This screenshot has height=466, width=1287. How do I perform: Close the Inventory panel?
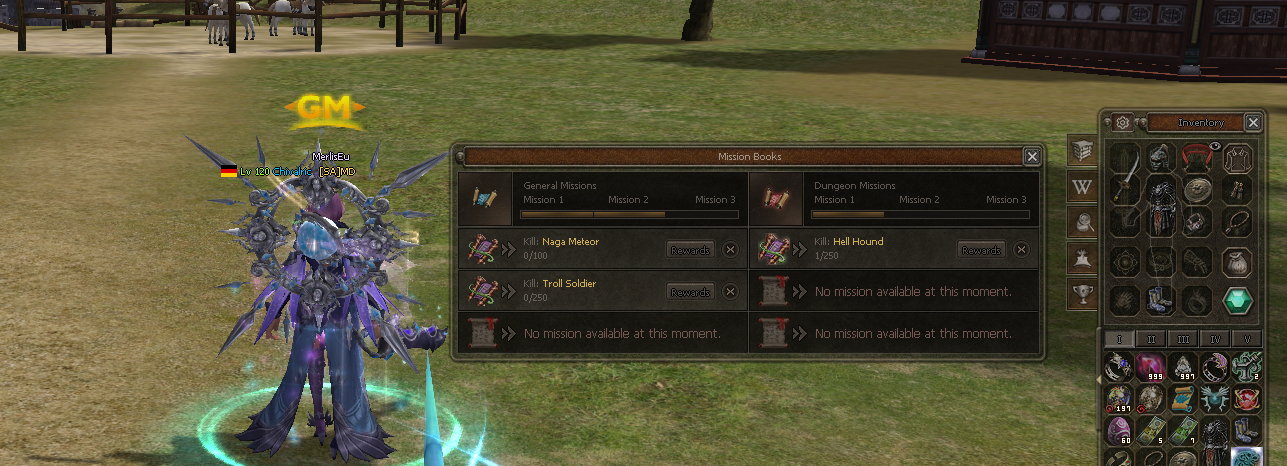1253,122
